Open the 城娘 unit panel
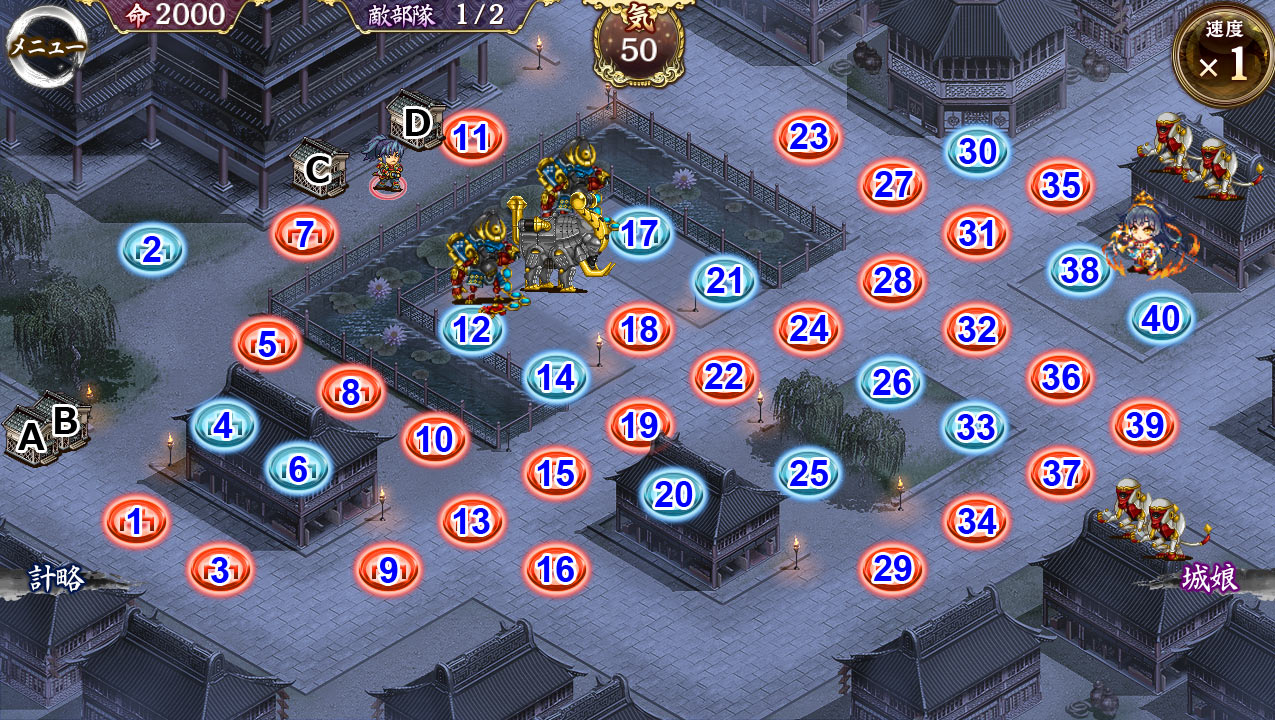Viewport: 1275px width, 720px height. point(1209,578)
